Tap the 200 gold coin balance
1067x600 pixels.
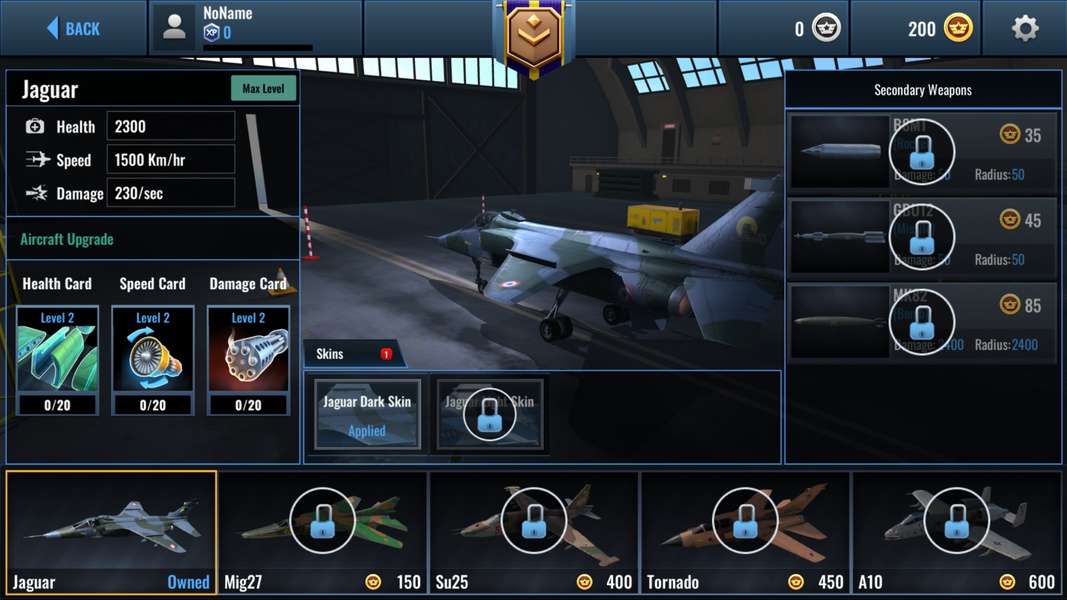click(x=939, y=28)
